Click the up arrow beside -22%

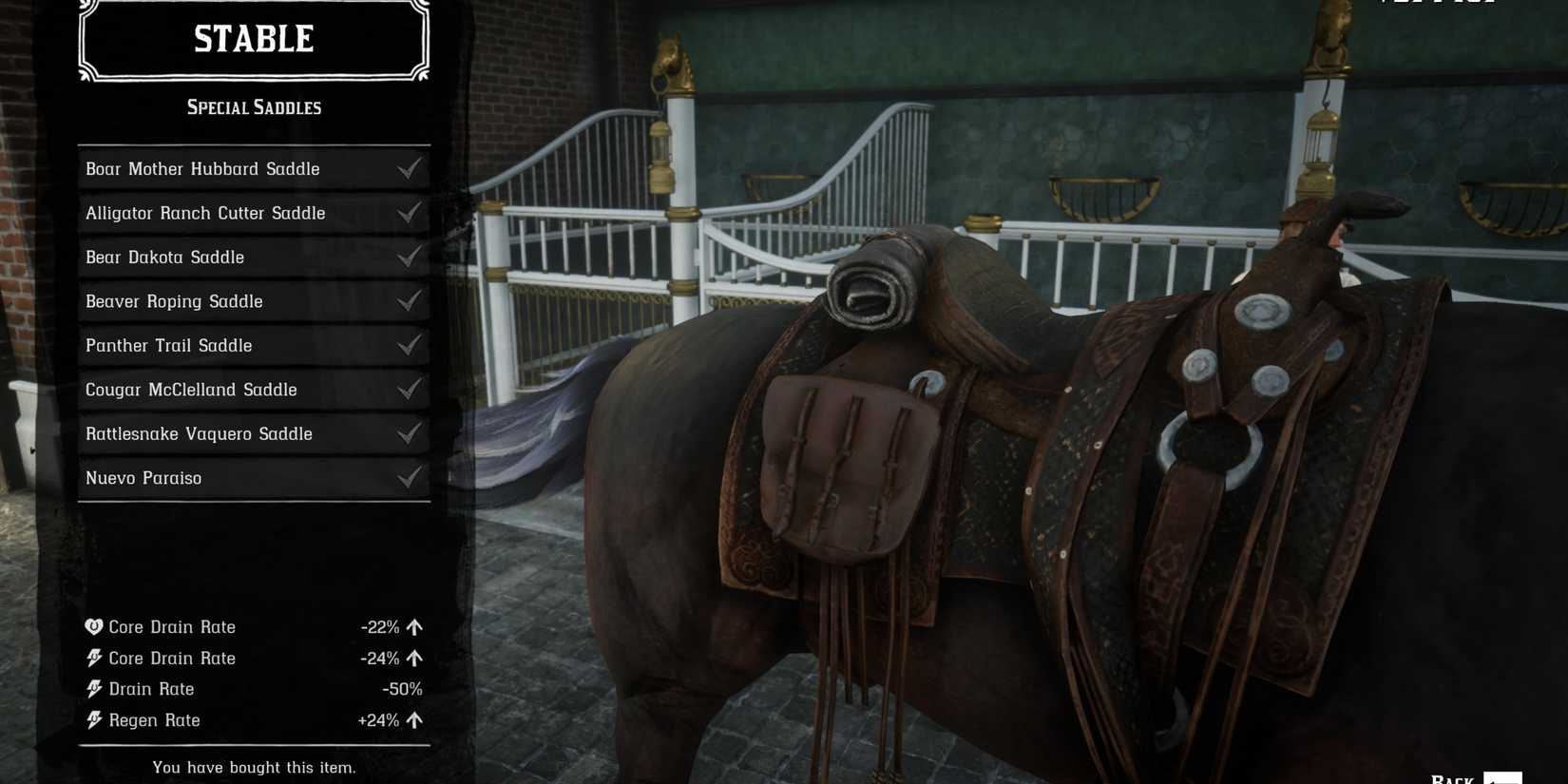tap(414, 627)
